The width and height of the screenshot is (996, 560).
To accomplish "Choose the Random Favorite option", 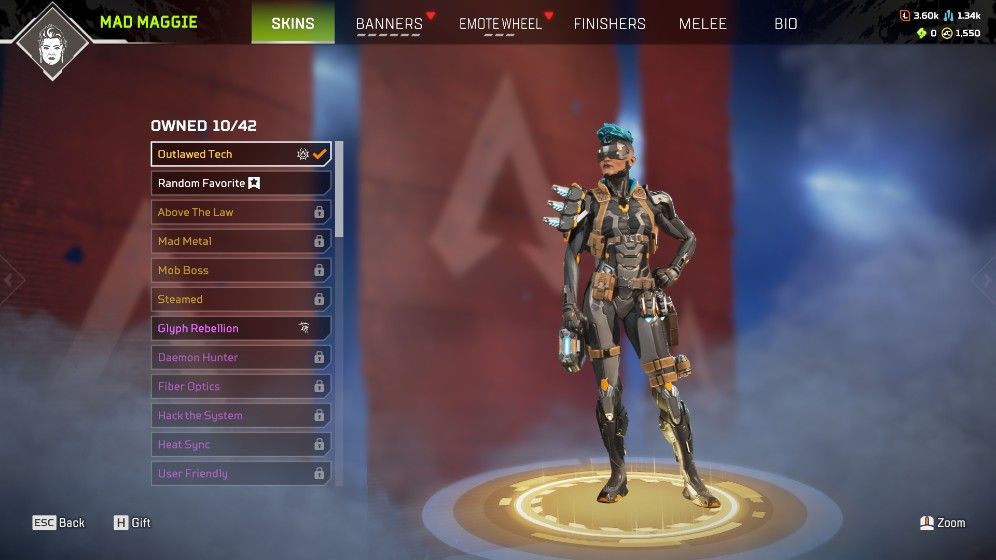I will (241, 183).
